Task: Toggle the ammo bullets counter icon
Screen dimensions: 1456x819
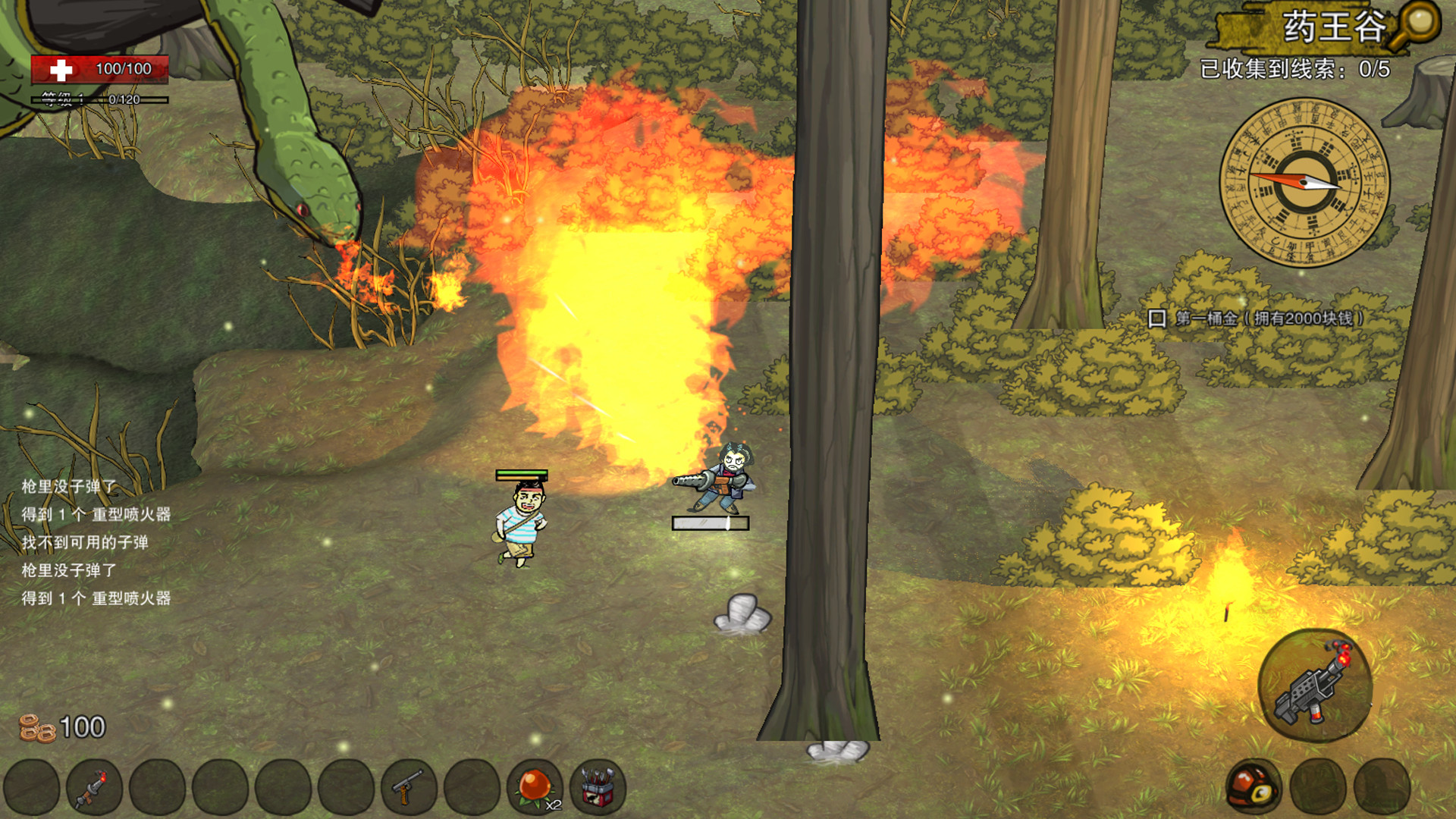Action: click(x=37, y=727)
